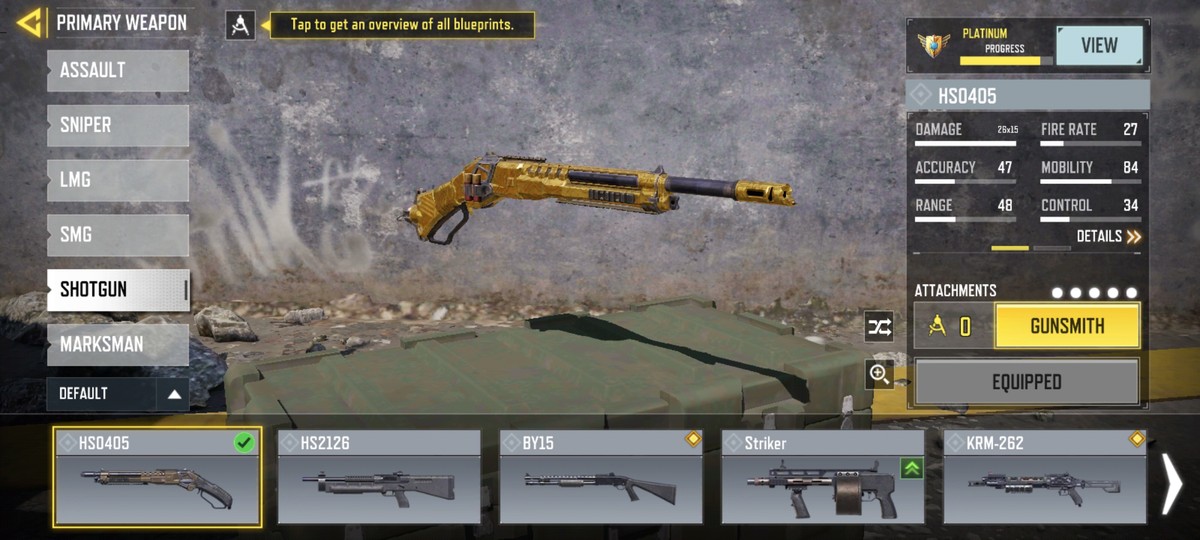Click the Equipped button
Viewport: 1200px width, 540px height.
pos(1026,382)
